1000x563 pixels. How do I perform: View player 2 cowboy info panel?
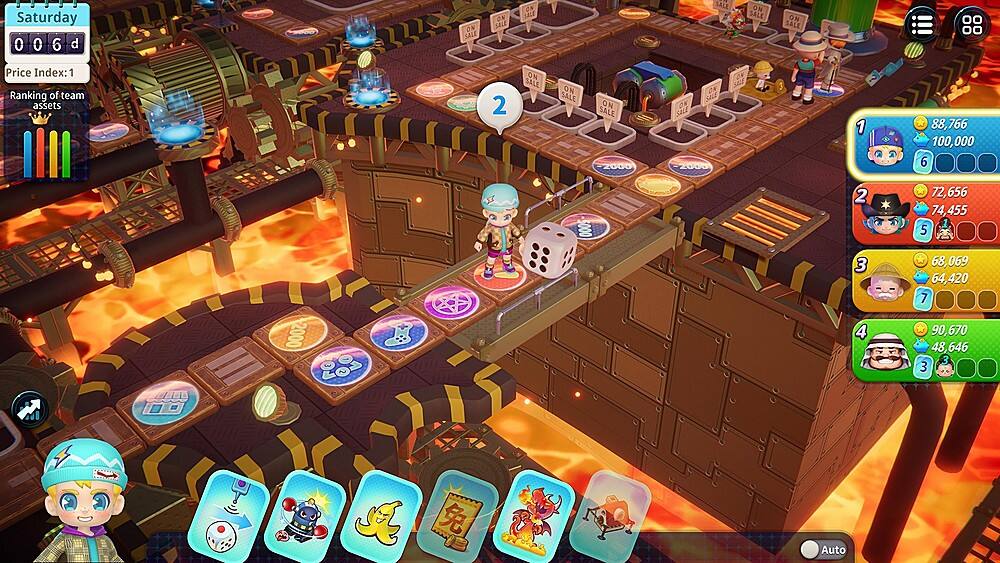tap(924, 213)
